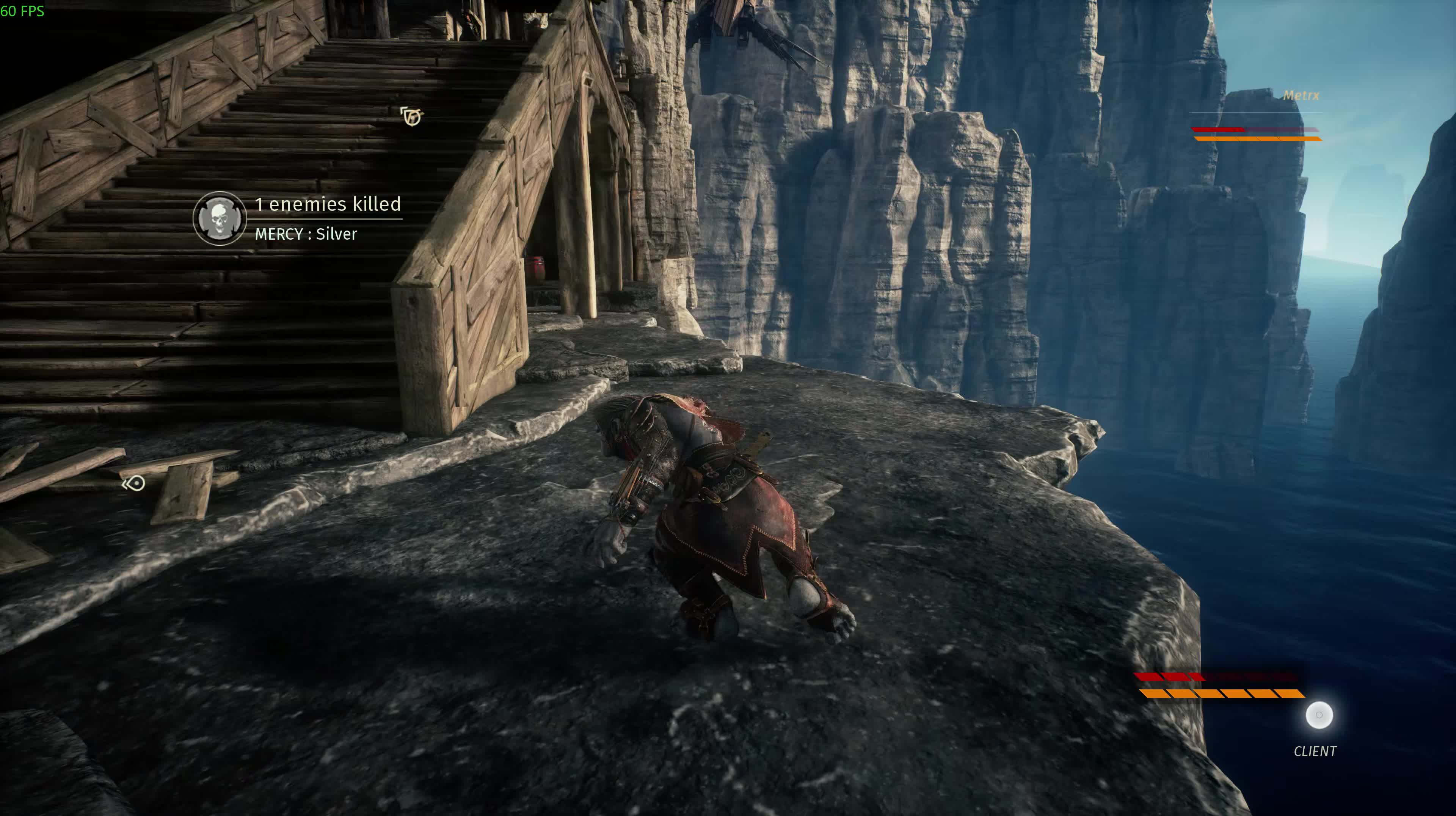Viewport: 1456px width, 816px height.
Task: Select the shield objective marker on the stairs
Action: 411,116
